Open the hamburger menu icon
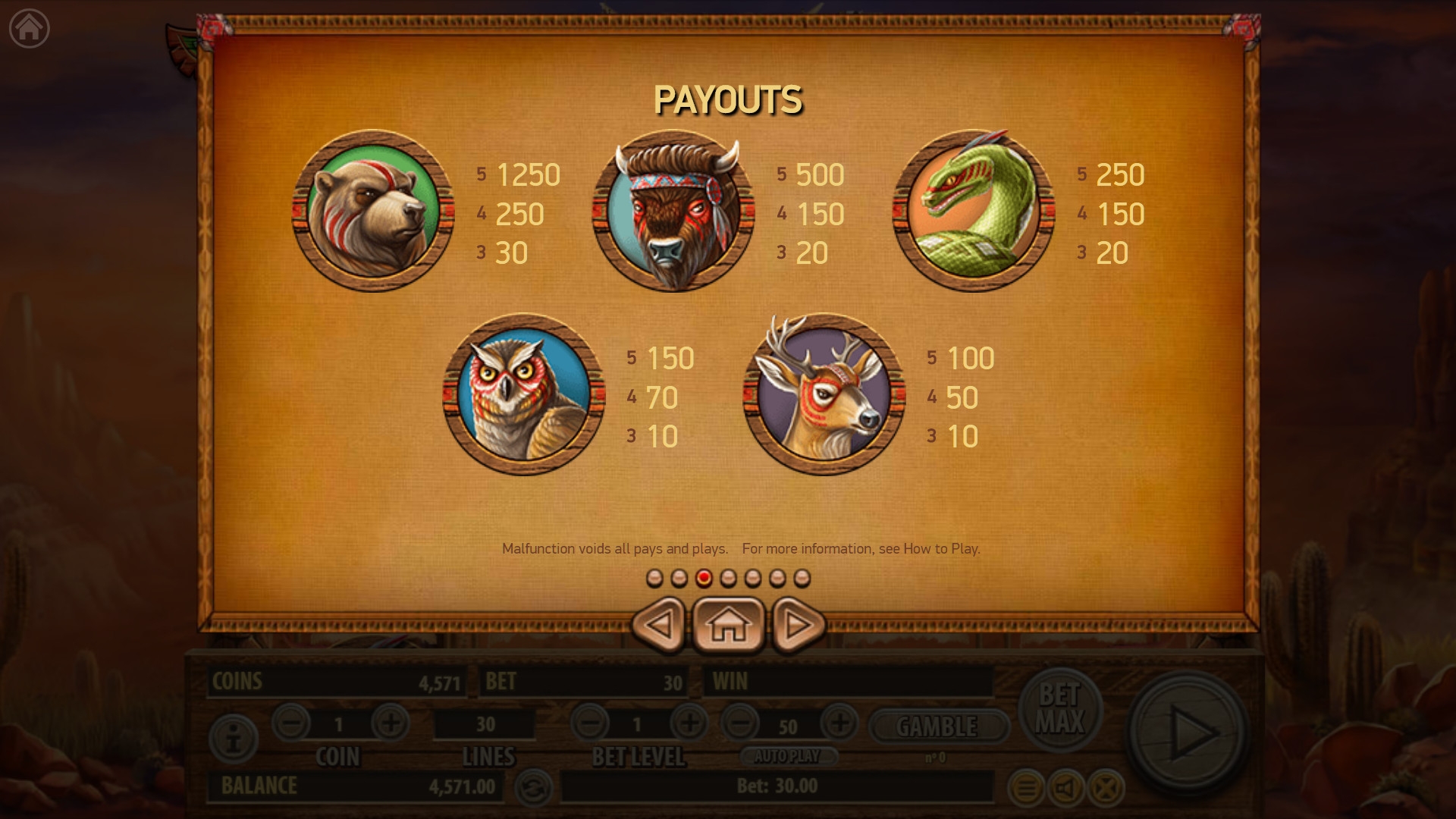Viewport: 1456px width, 819px height. [1025, 789]
